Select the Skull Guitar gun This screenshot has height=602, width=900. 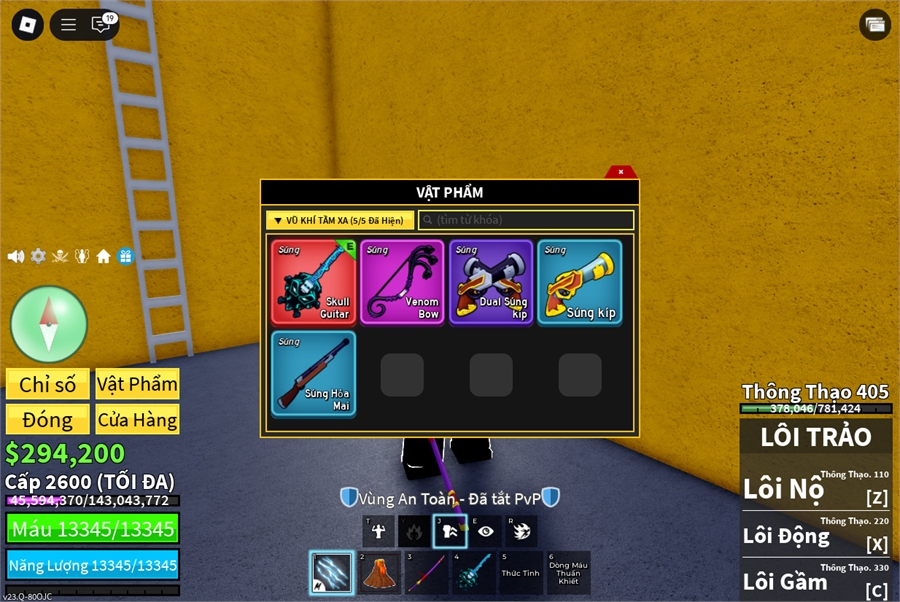(x=313, y=281)
